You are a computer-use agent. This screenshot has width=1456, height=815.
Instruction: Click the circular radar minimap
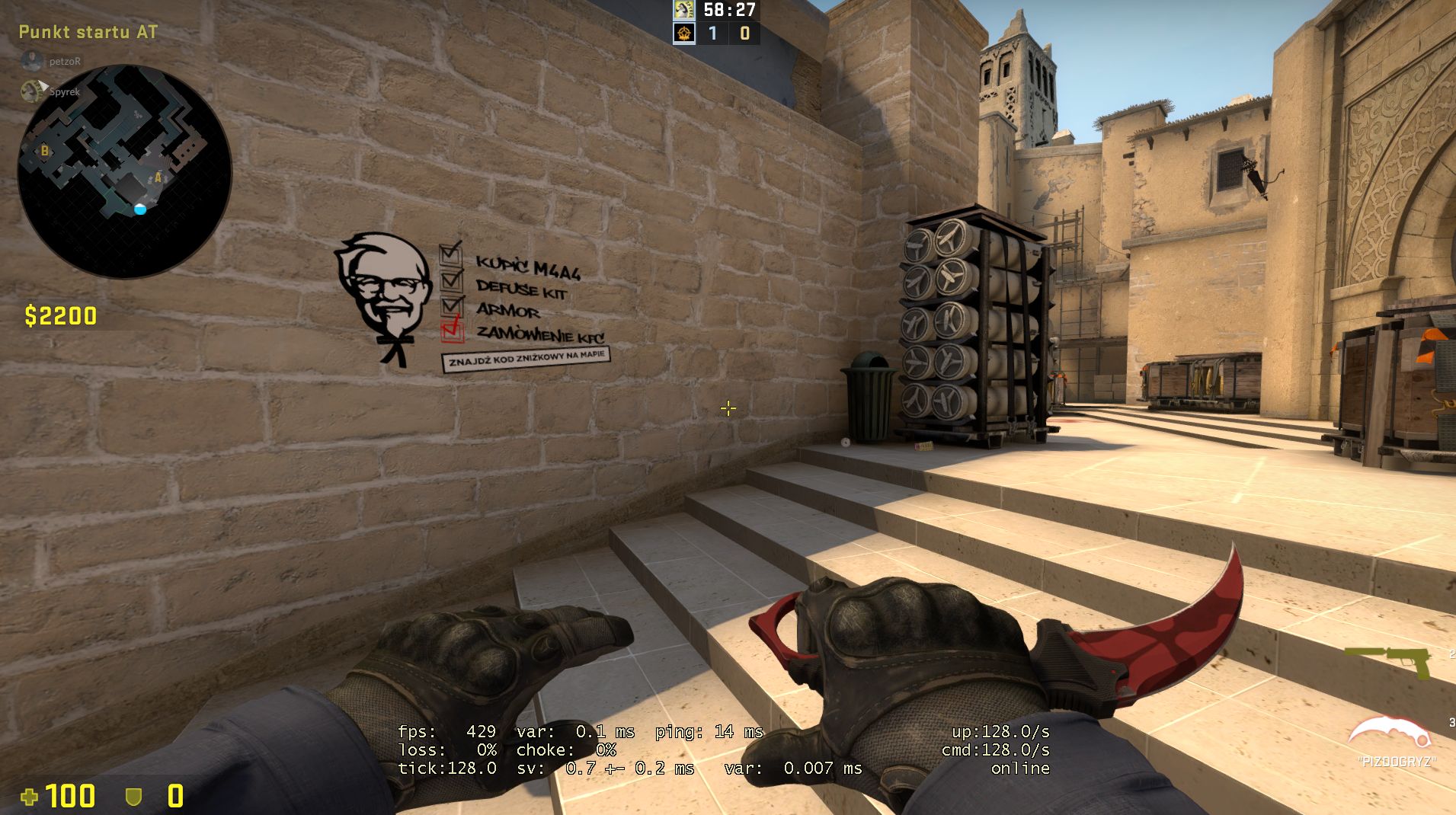click(124, 171)
